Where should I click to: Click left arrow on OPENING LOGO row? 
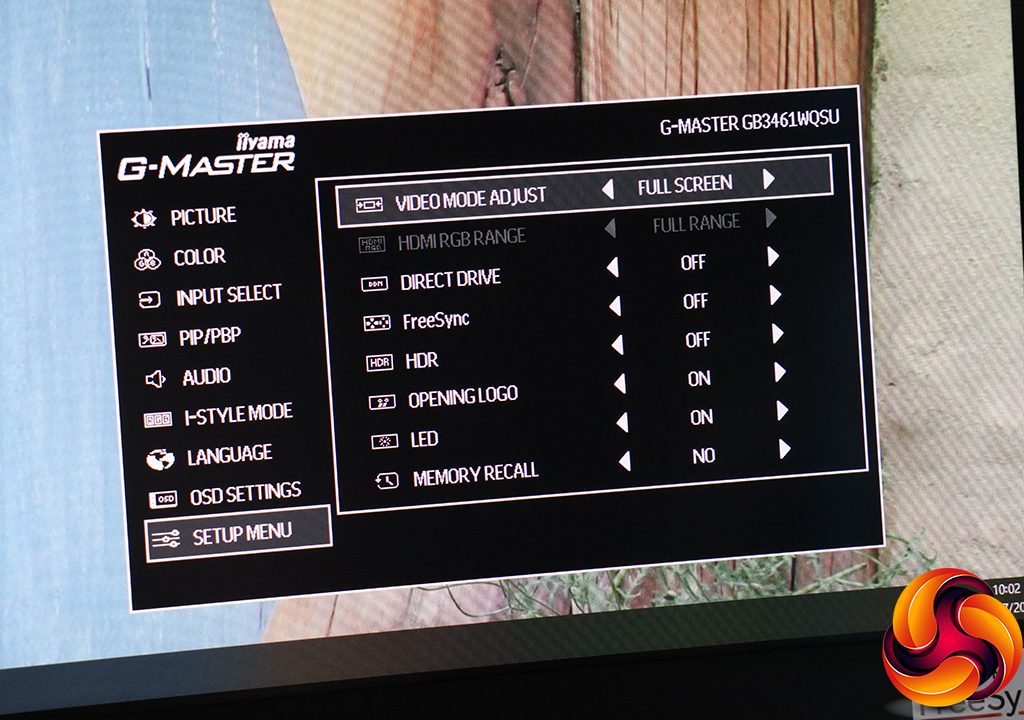pyautogui.click(x=620, y=384)
